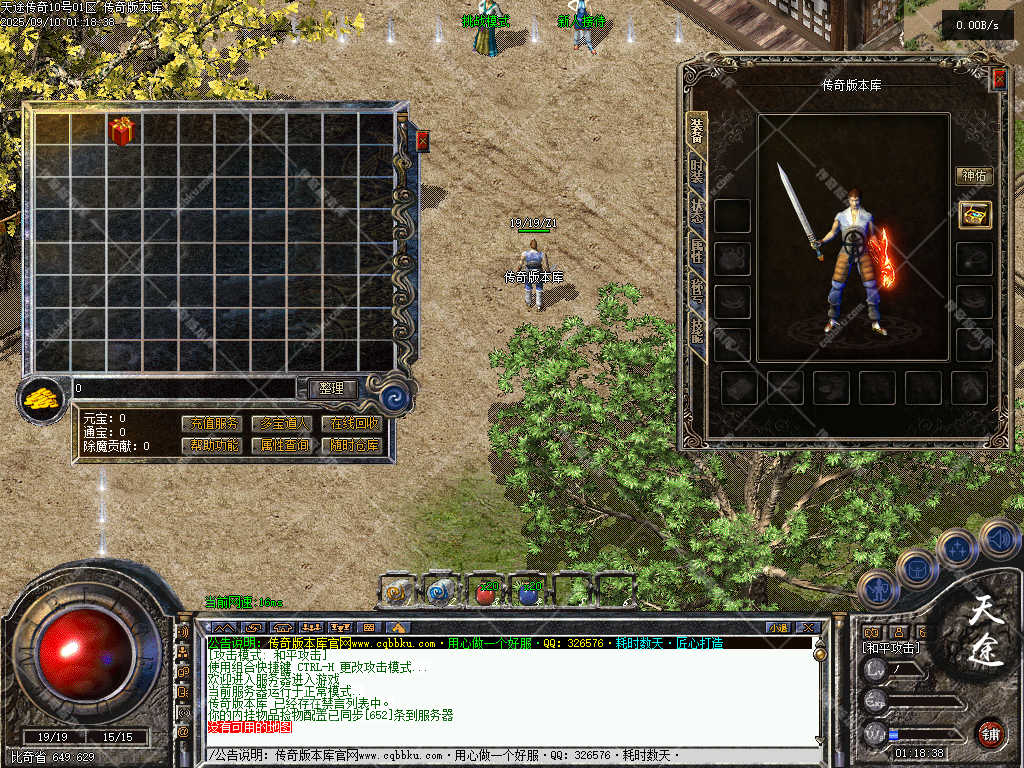The height and width of the screenshot is (768, 1024).
Task: Close the inventory bag window
Action: pyautogui.click(x=422, y=141)
